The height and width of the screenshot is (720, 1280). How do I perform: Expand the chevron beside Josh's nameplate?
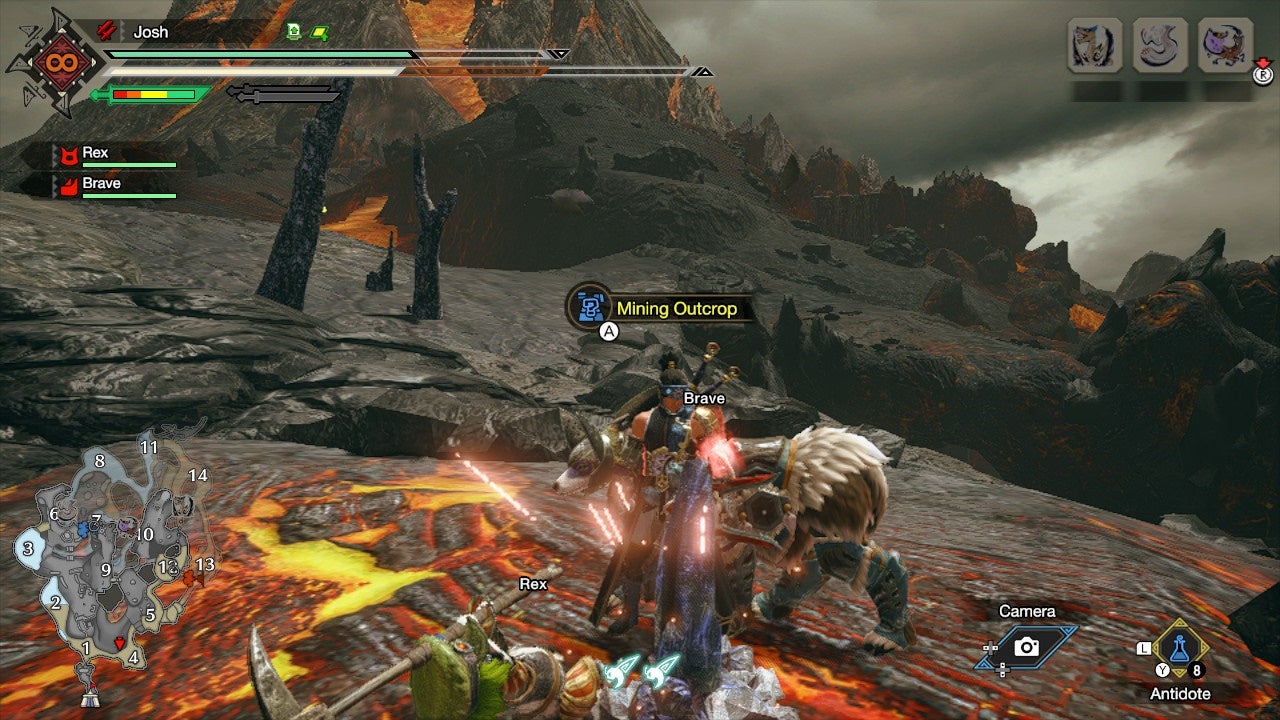[x=124, y=32]
